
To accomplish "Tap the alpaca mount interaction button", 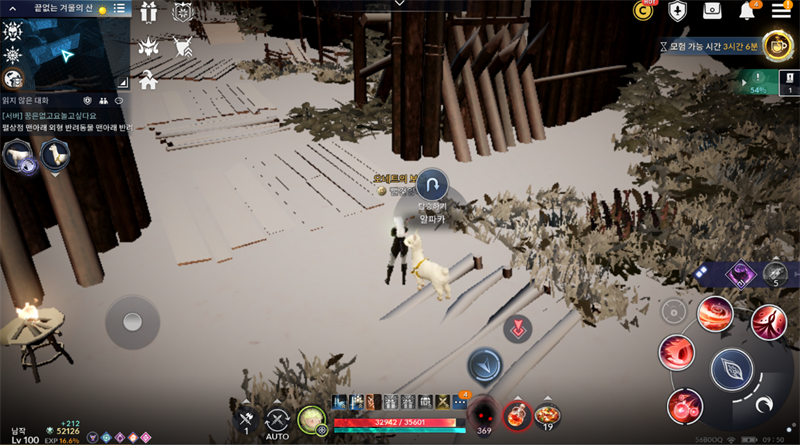I will coord(434,187).
